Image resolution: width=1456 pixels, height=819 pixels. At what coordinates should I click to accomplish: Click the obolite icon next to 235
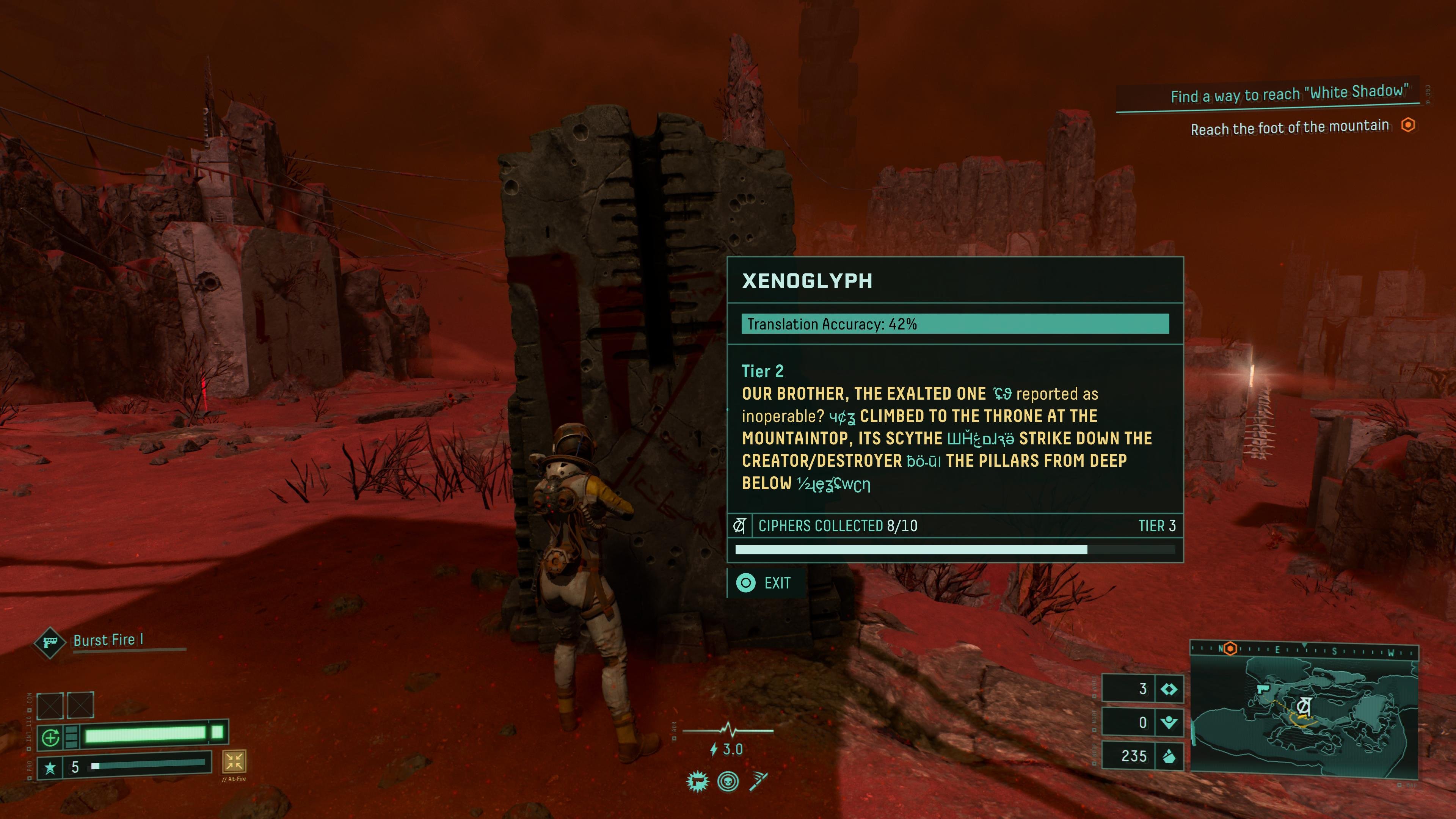point(1169,756)
